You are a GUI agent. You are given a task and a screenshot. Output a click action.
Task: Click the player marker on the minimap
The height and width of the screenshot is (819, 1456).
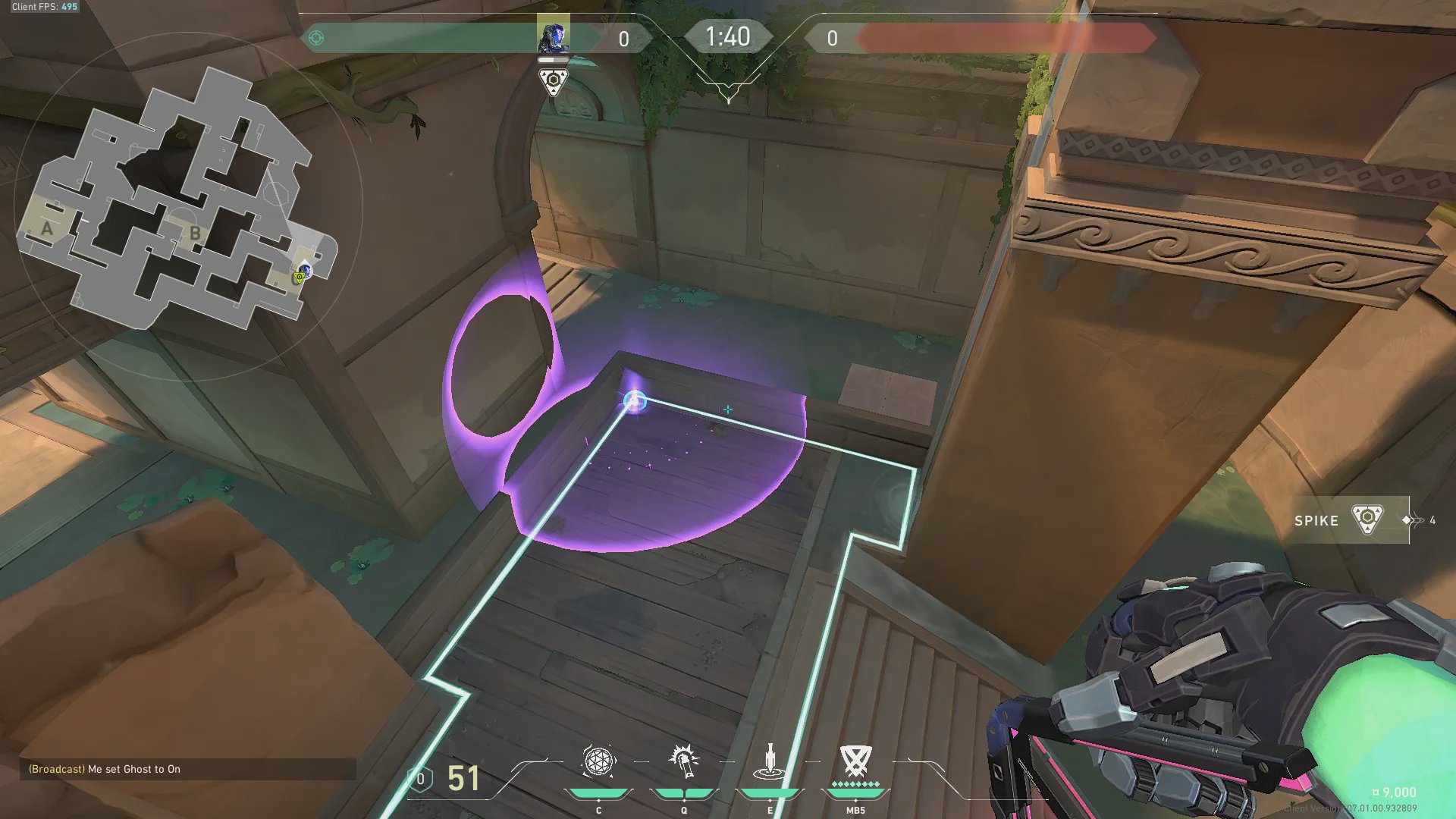pos(304,271)
